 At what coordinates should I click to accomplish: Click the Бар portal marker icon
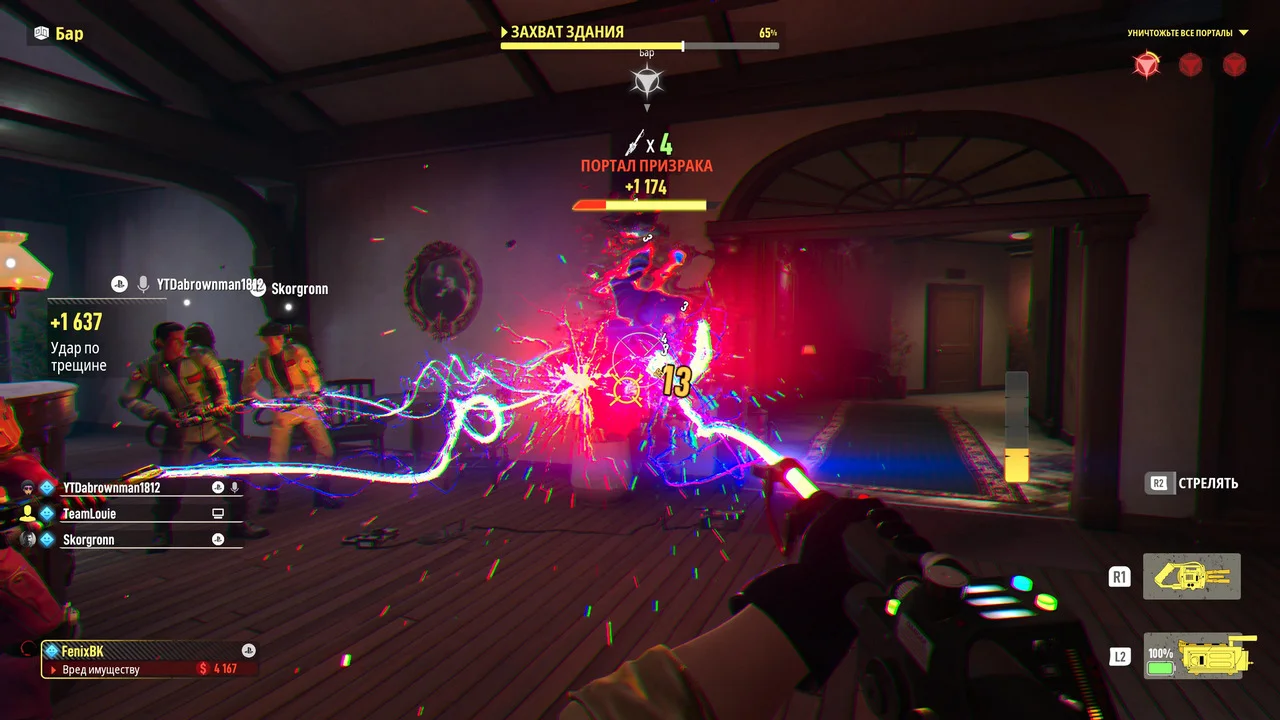pyautogui.click(x=647, y=80)
